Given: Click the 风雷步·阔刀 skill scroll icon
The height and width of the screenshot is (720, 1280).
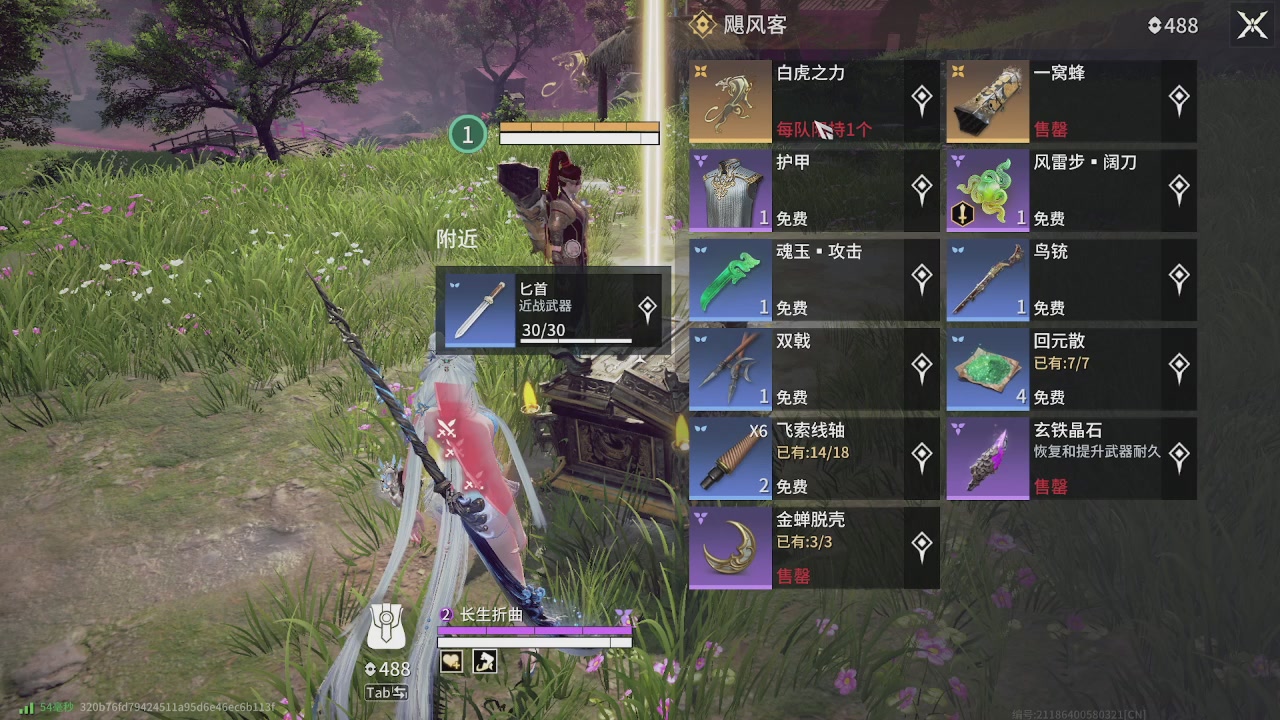Looking at the screenshot, I should pos(987,190).
